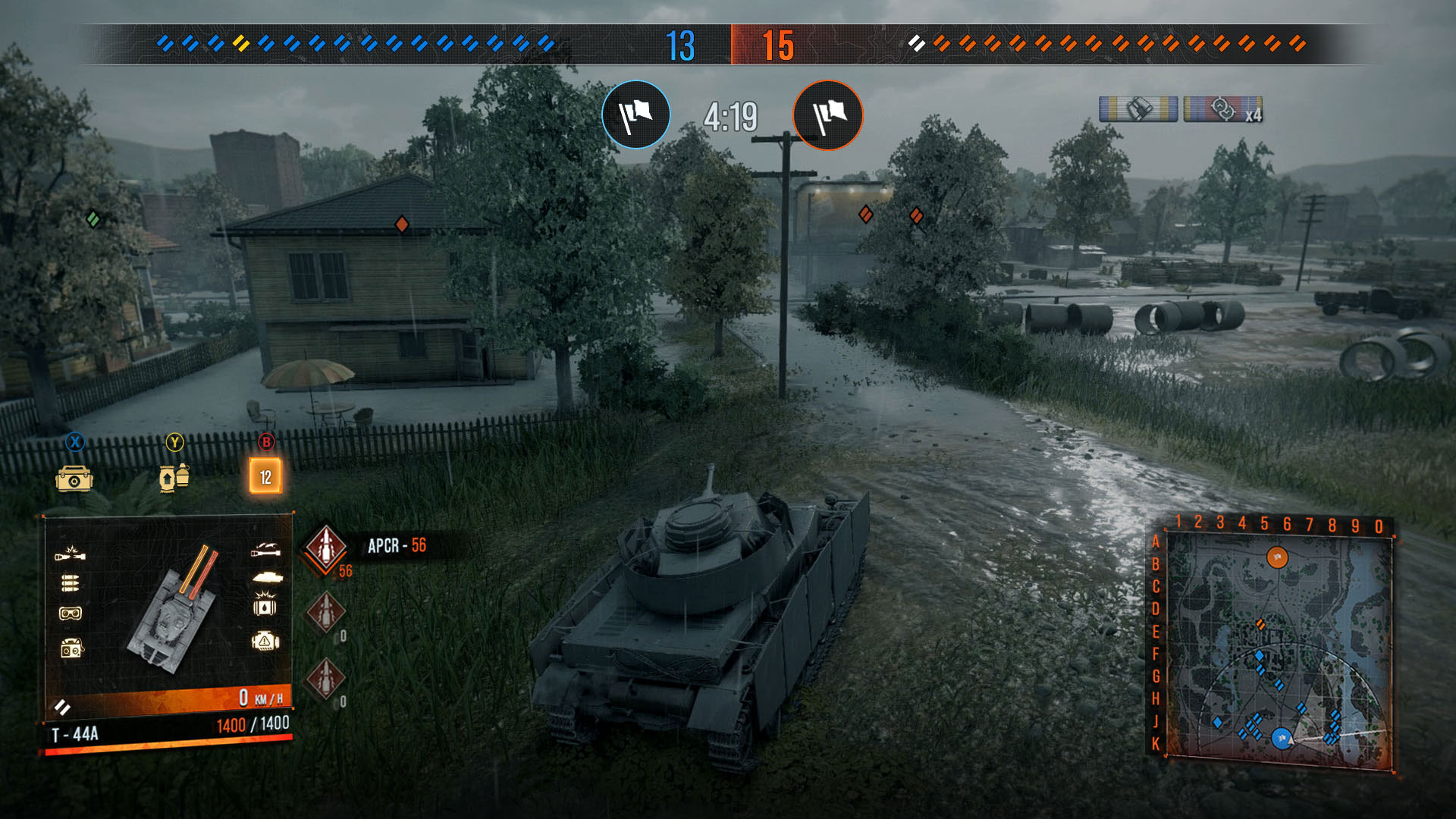1456x819 pixels.
Task: Inspect the x4 crosshair ribbon medal
Action: click(1222, 109)
